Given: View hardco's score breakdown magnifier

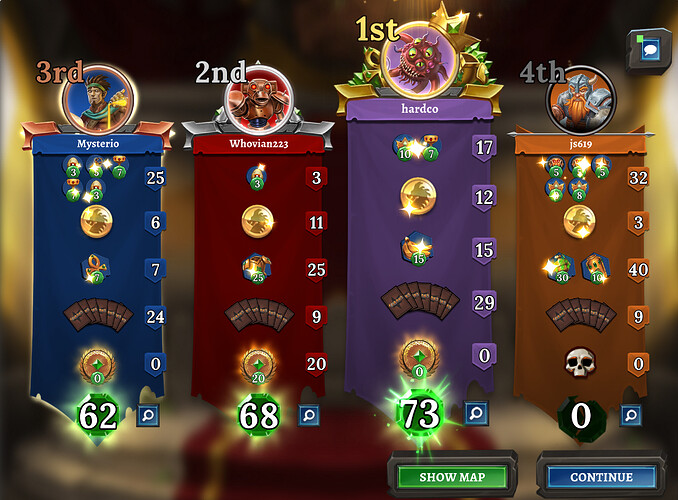Looking at the screenshot, I should click(x=475, y=413).
